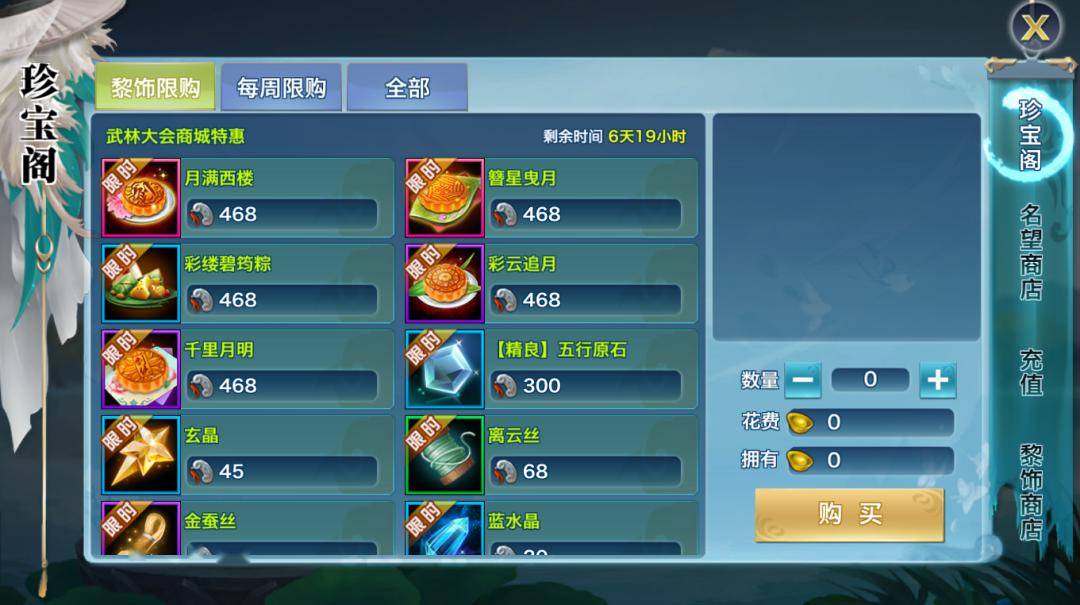Go to the 充值 recharge section
Viewport: 1080px width, 605px height.
(1031, 372)
